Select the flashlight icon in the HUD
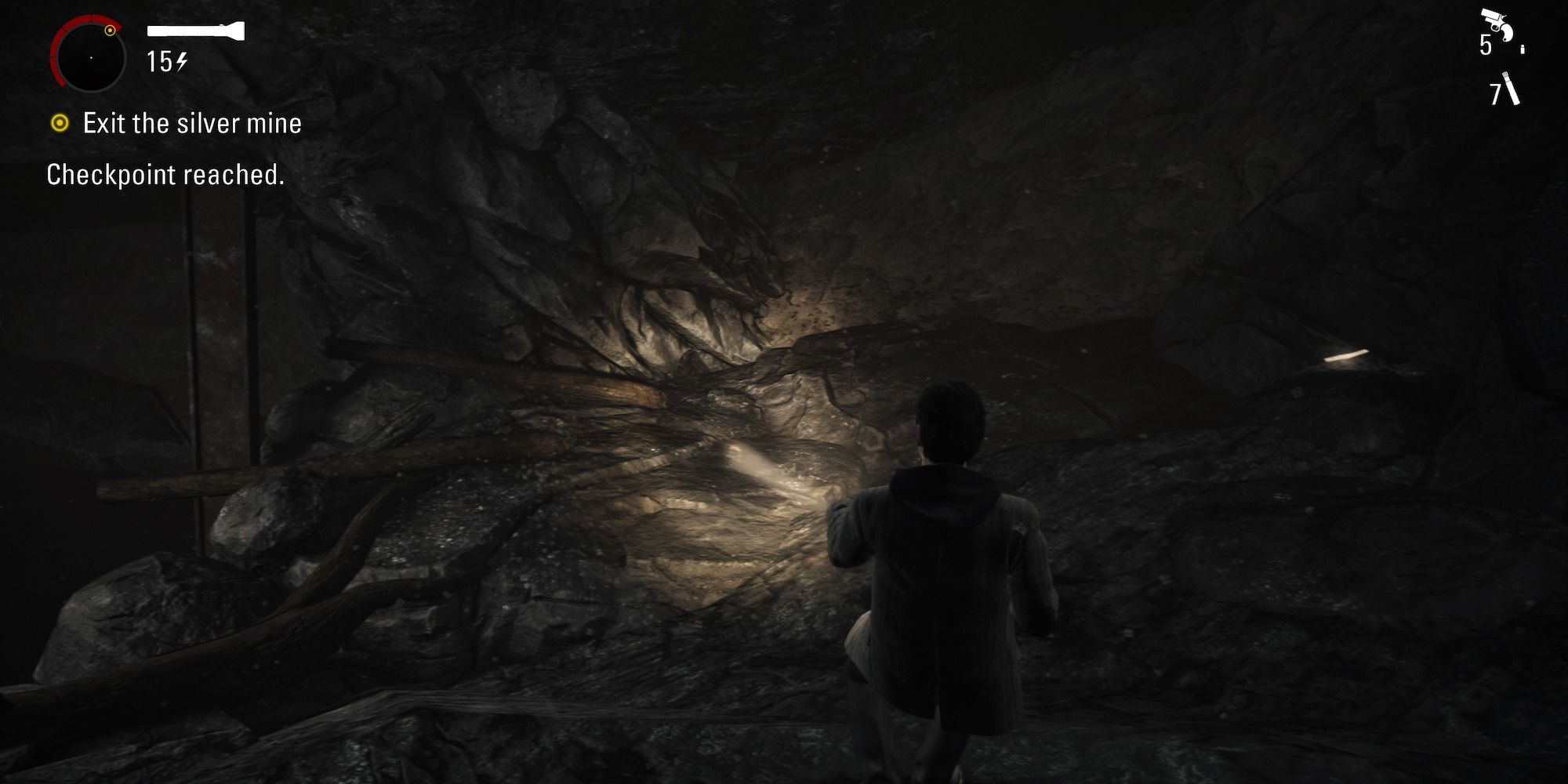1568x784 pixels. click(194, 31)
